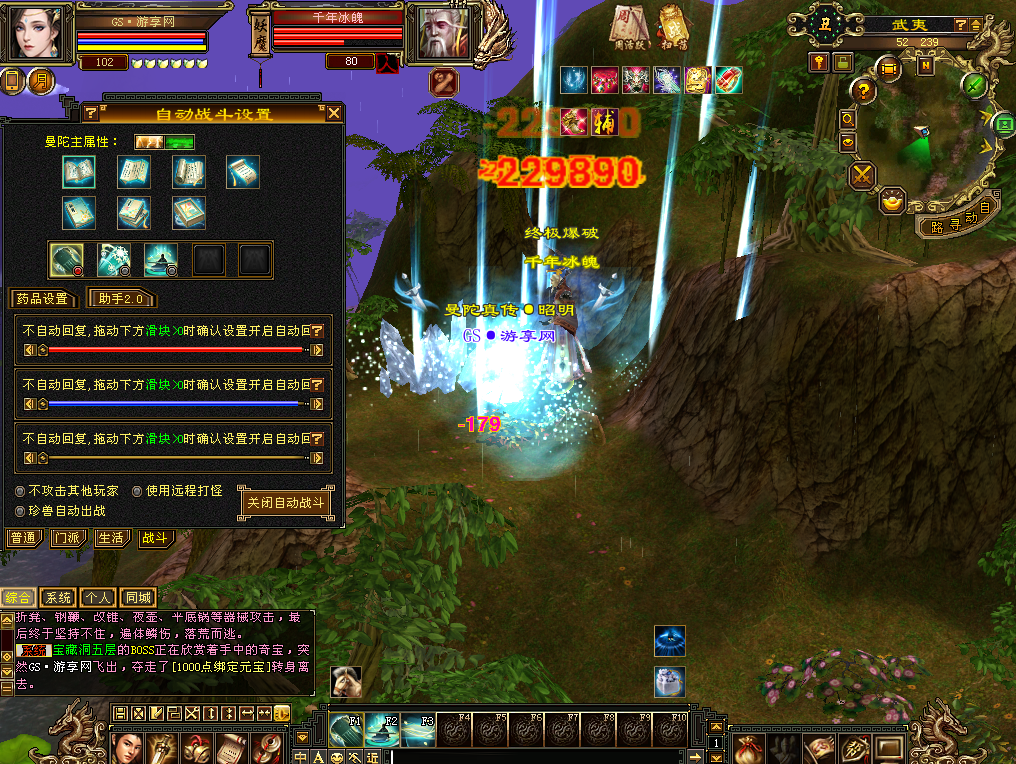
Task: Switch to the 助手2.0 tab
Action: (x=122, y=298)
